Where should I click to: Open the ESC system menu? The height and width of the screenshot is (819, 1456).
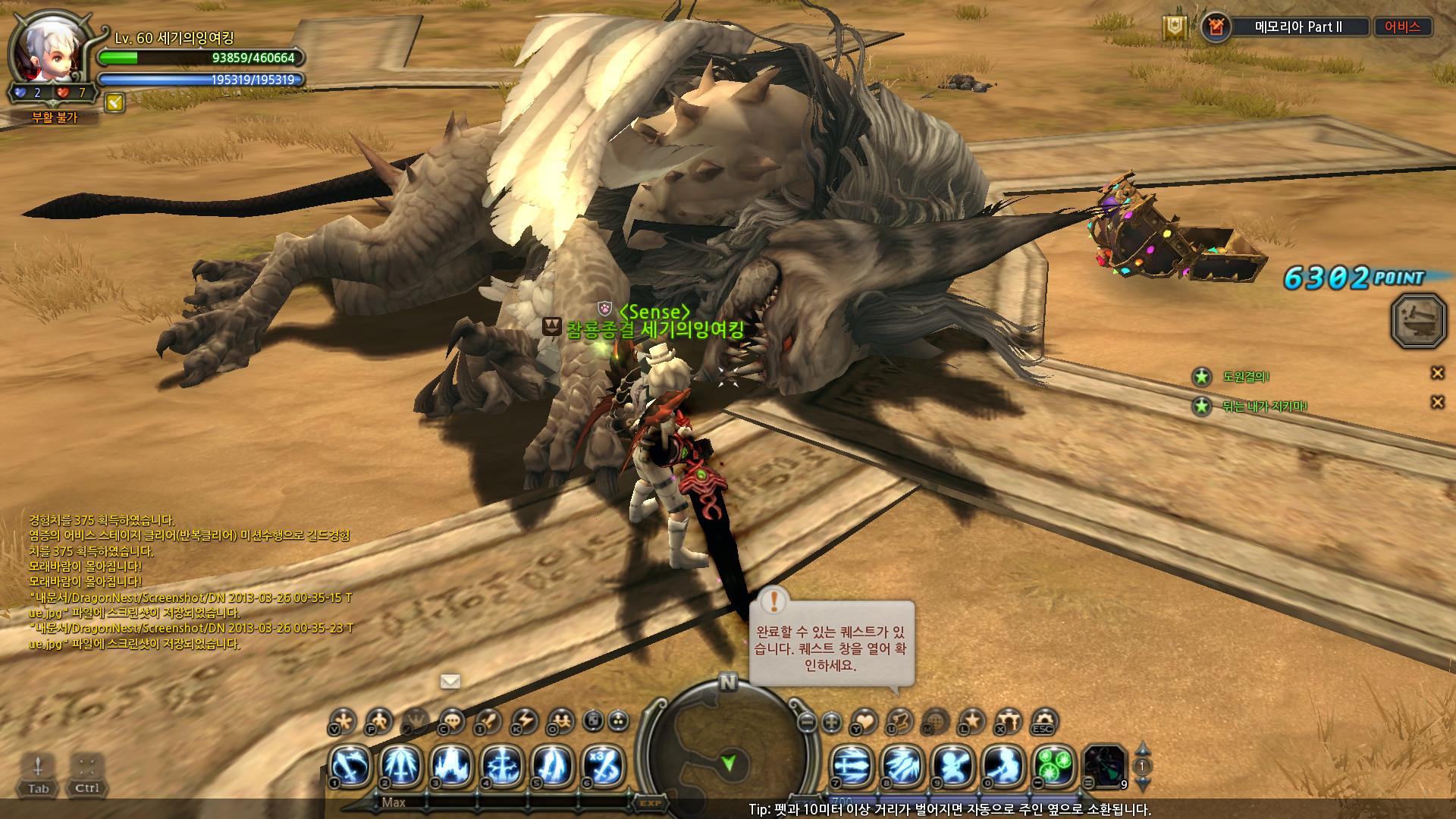pos(1044,720)
